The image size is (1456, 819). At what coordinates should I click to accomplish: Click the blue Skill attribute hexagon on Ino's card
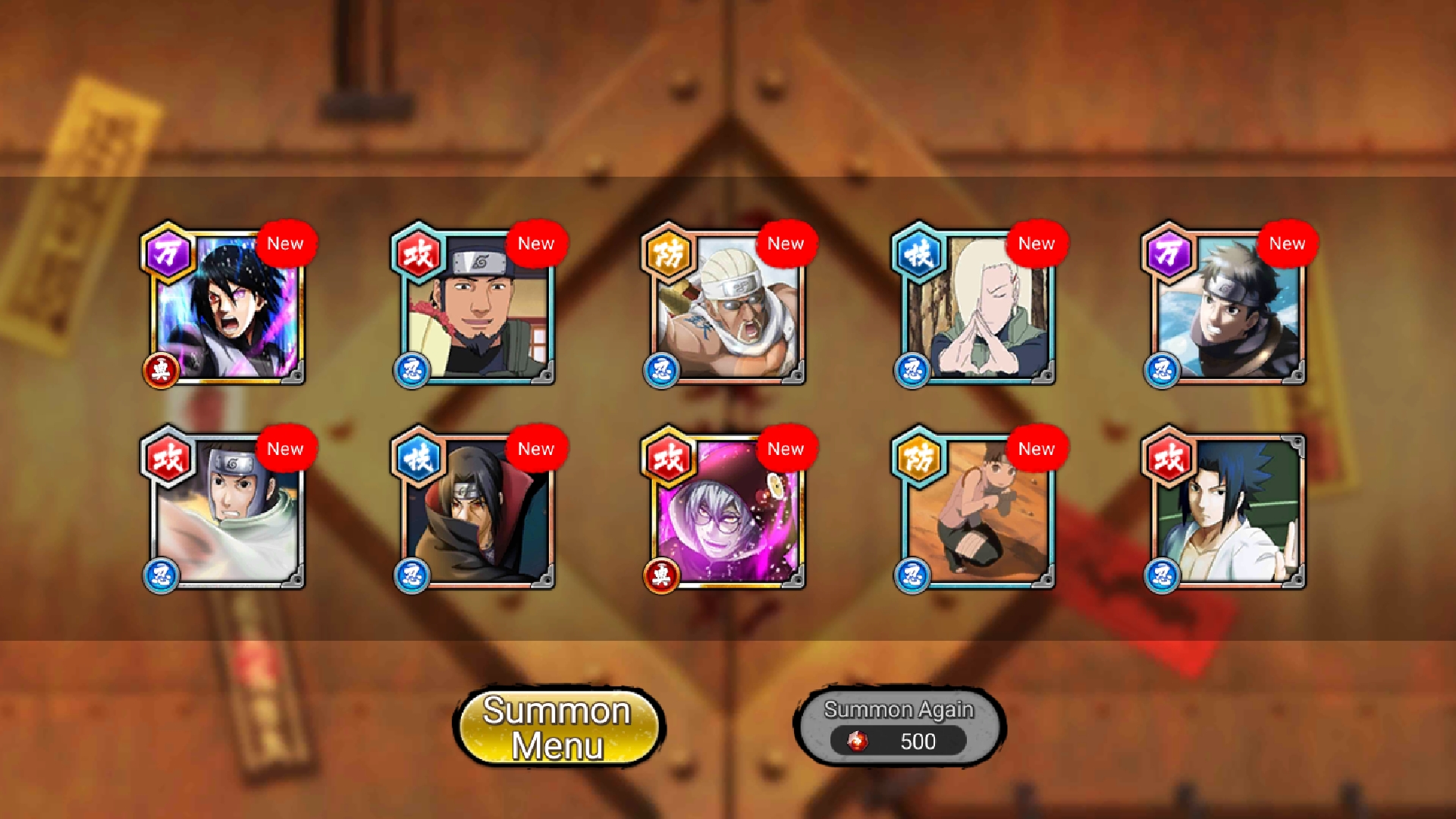[x=919, y=255]
